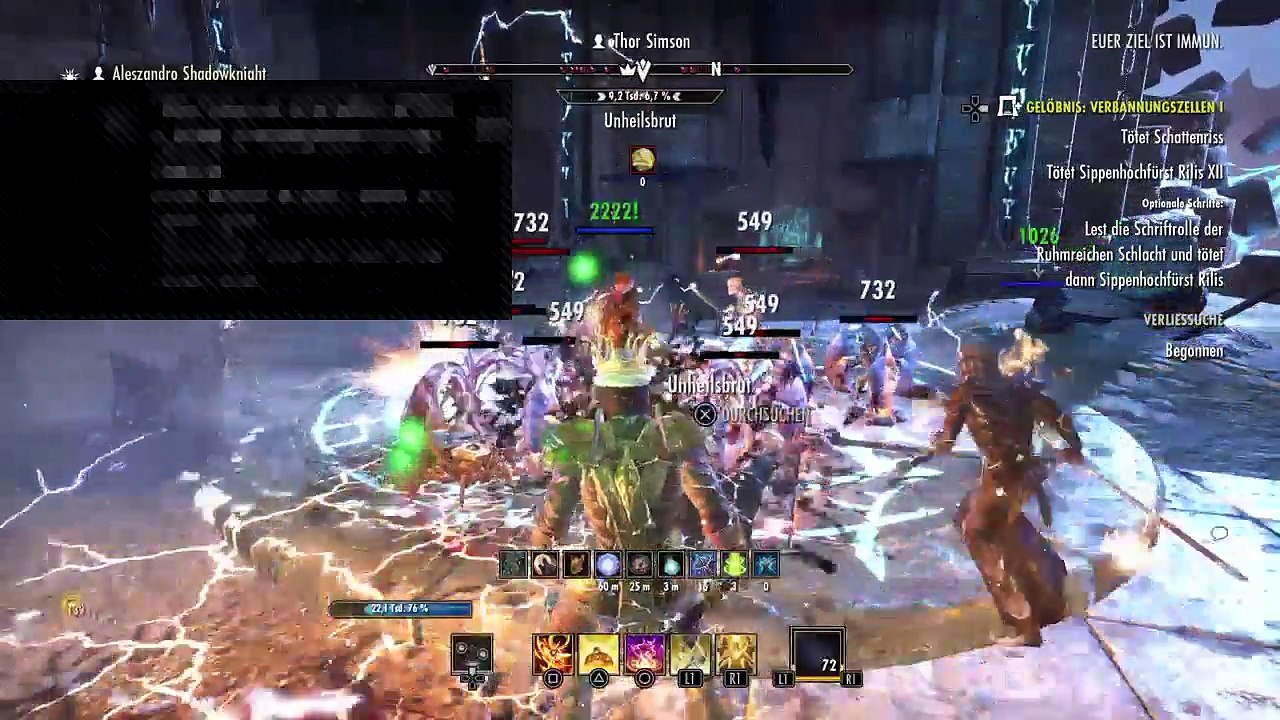Fire the ultimate ability slot showing 72

pos(818,653)
